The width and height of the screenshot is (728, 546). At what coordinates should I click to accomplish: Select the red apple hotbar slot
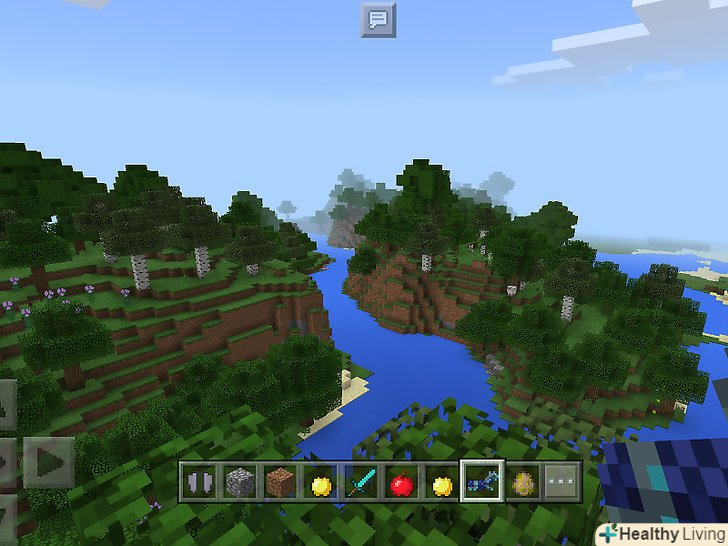tap(401, 484)
